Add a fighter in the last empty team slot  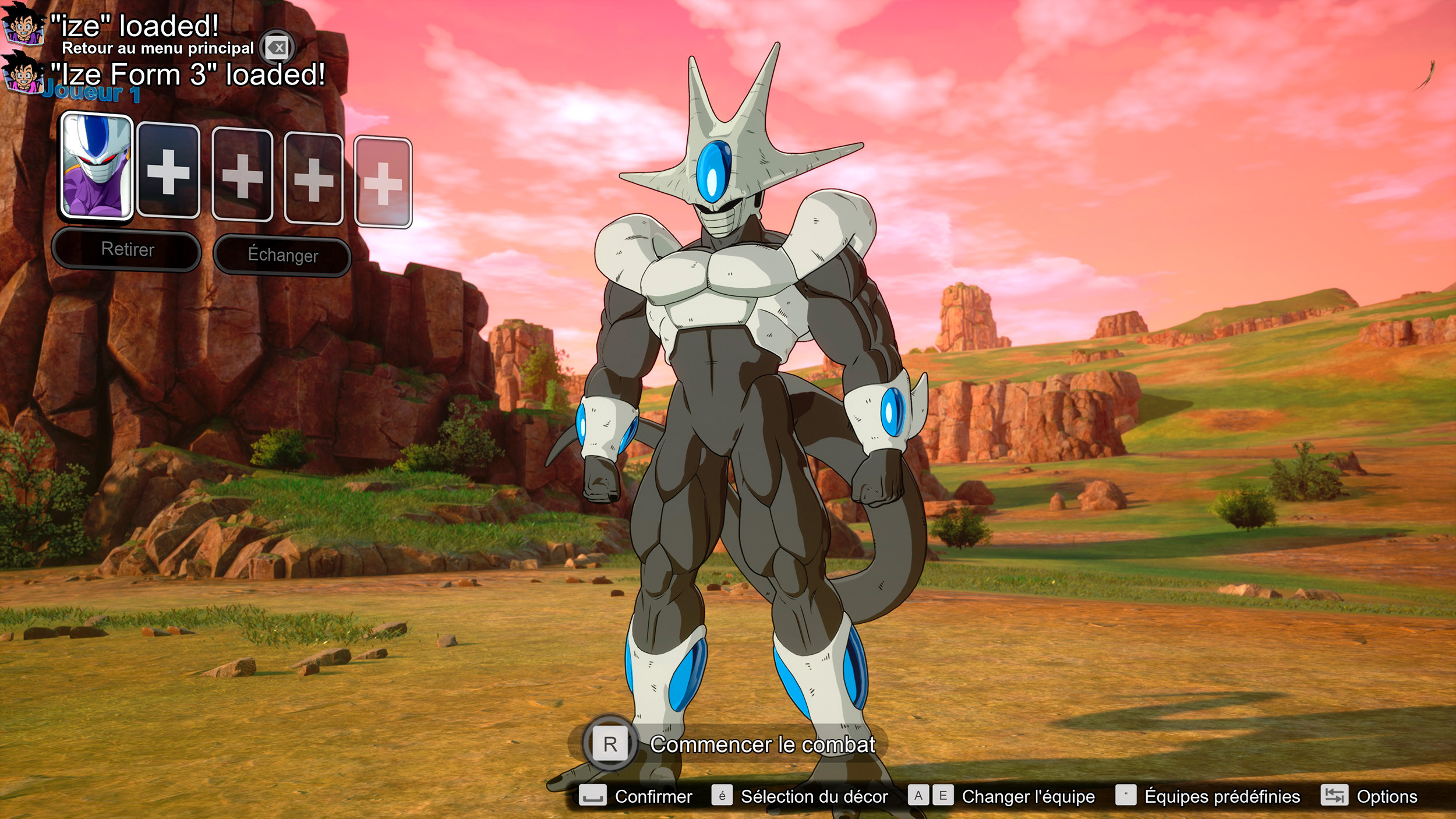pos(384,181)
